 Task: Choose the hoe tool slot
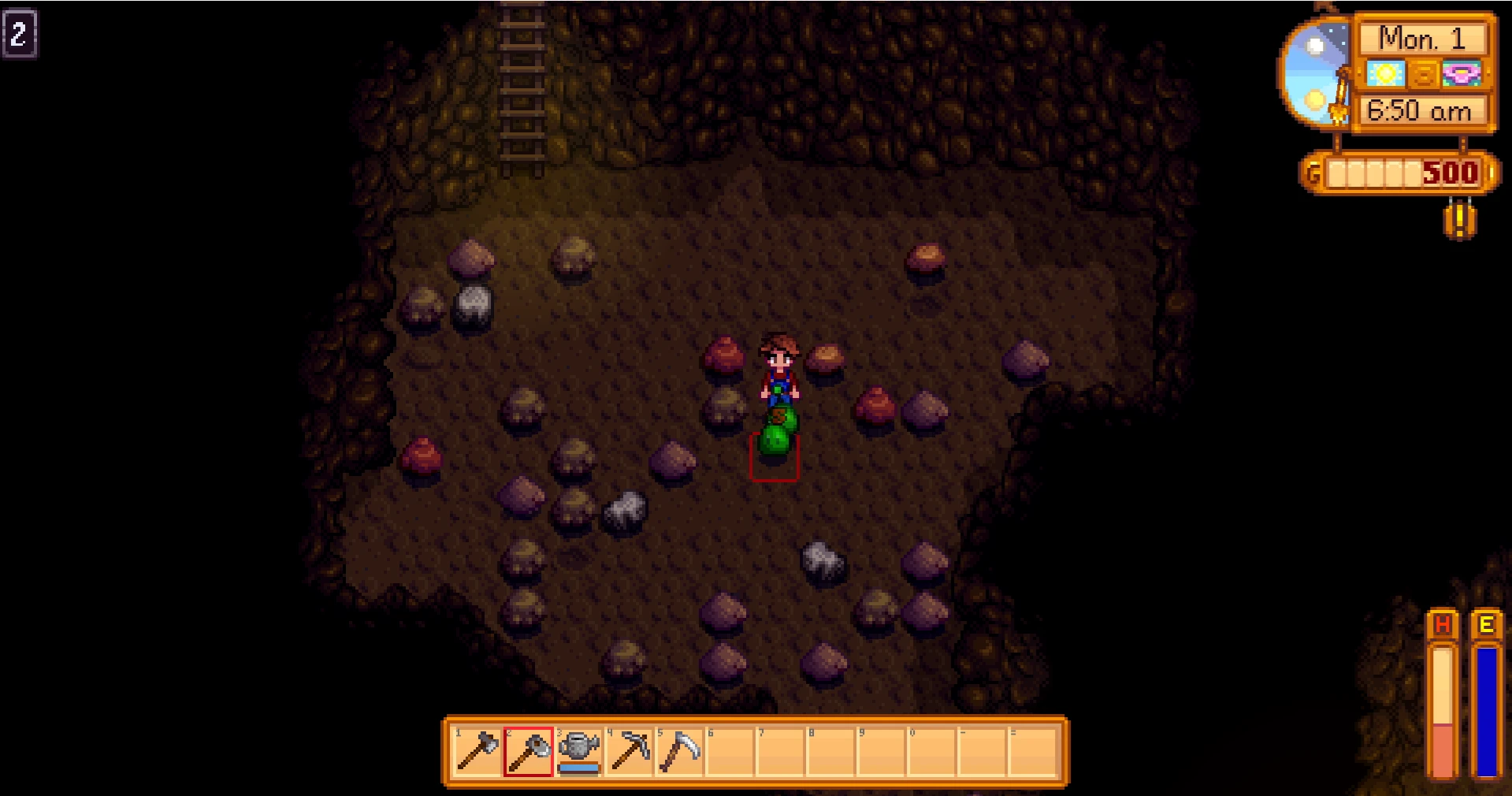click(529, 751)
